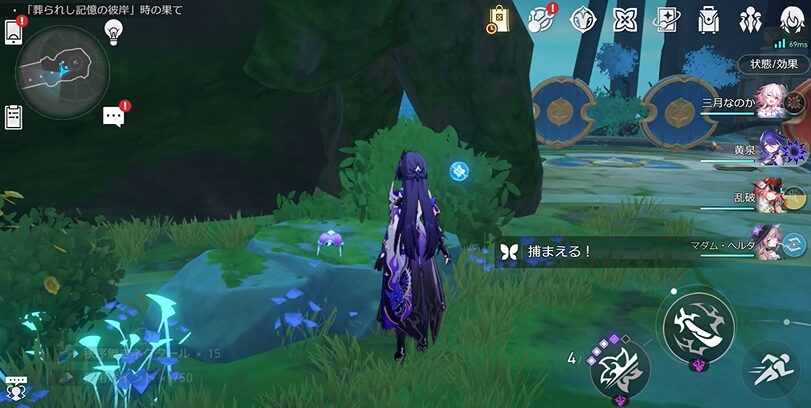Open the three-figure team lineup icon
811x408 pixels.
point(750,19)
